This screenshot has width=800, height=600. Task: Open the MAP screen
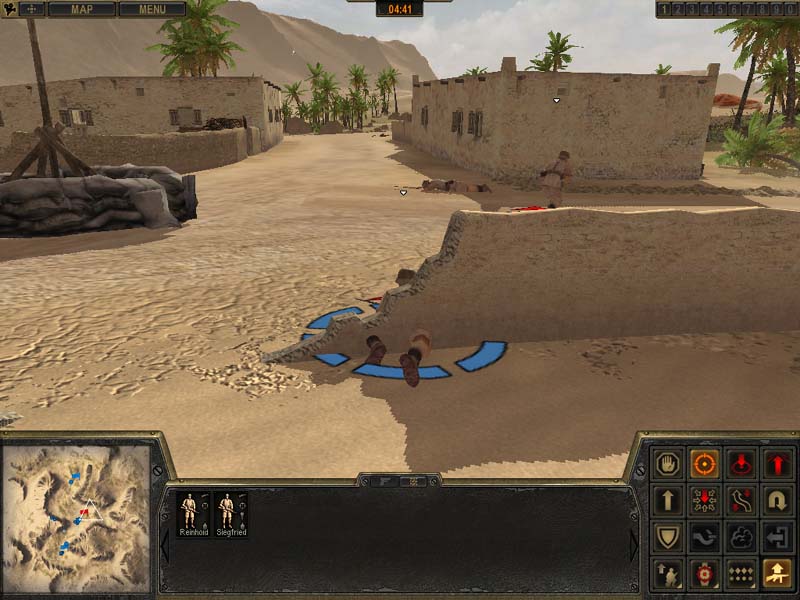pyautogui.click(x=81, y=10)
